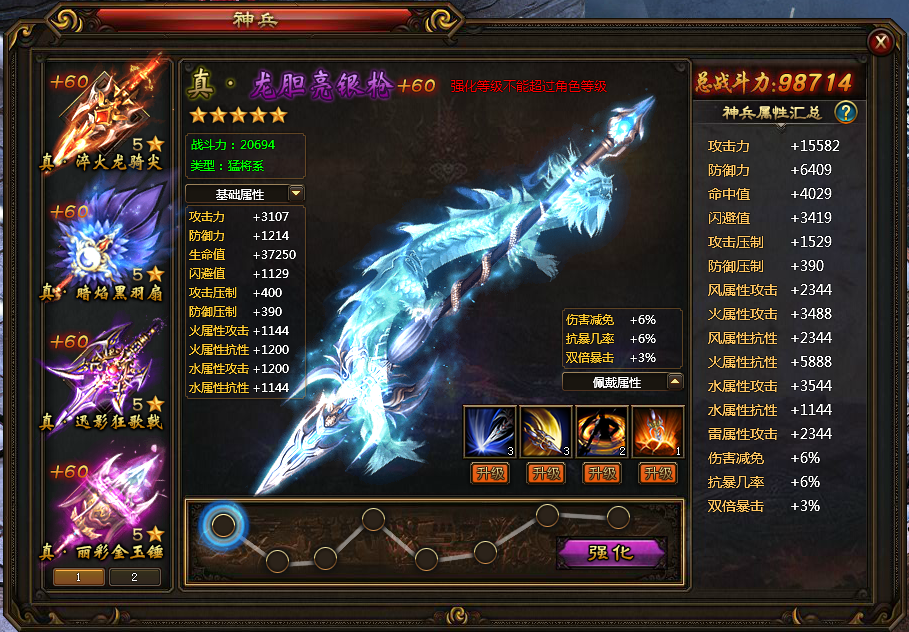
Task: Open the 基础属性 dropdown arrow
Action: 296,193
